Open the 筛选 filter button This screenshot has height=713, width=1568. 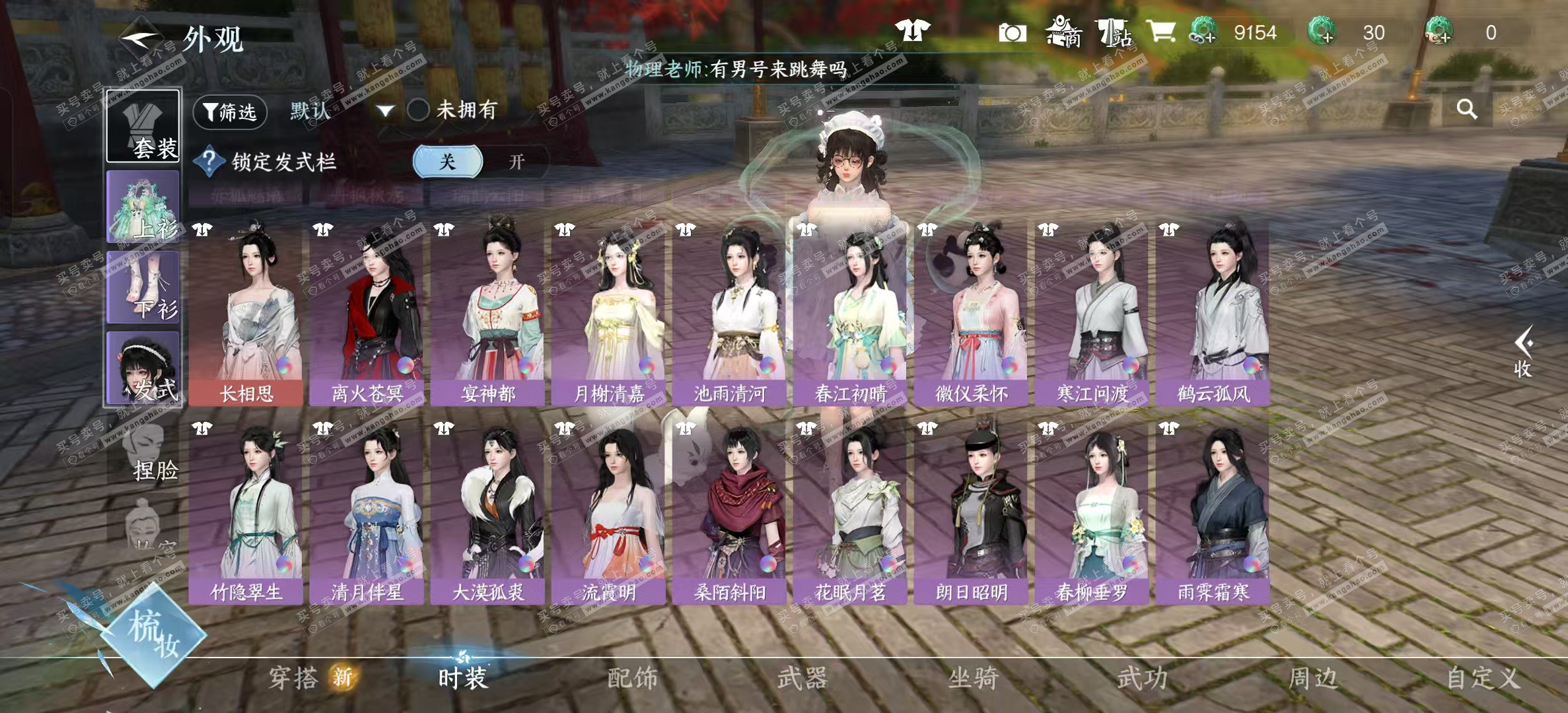230,112
